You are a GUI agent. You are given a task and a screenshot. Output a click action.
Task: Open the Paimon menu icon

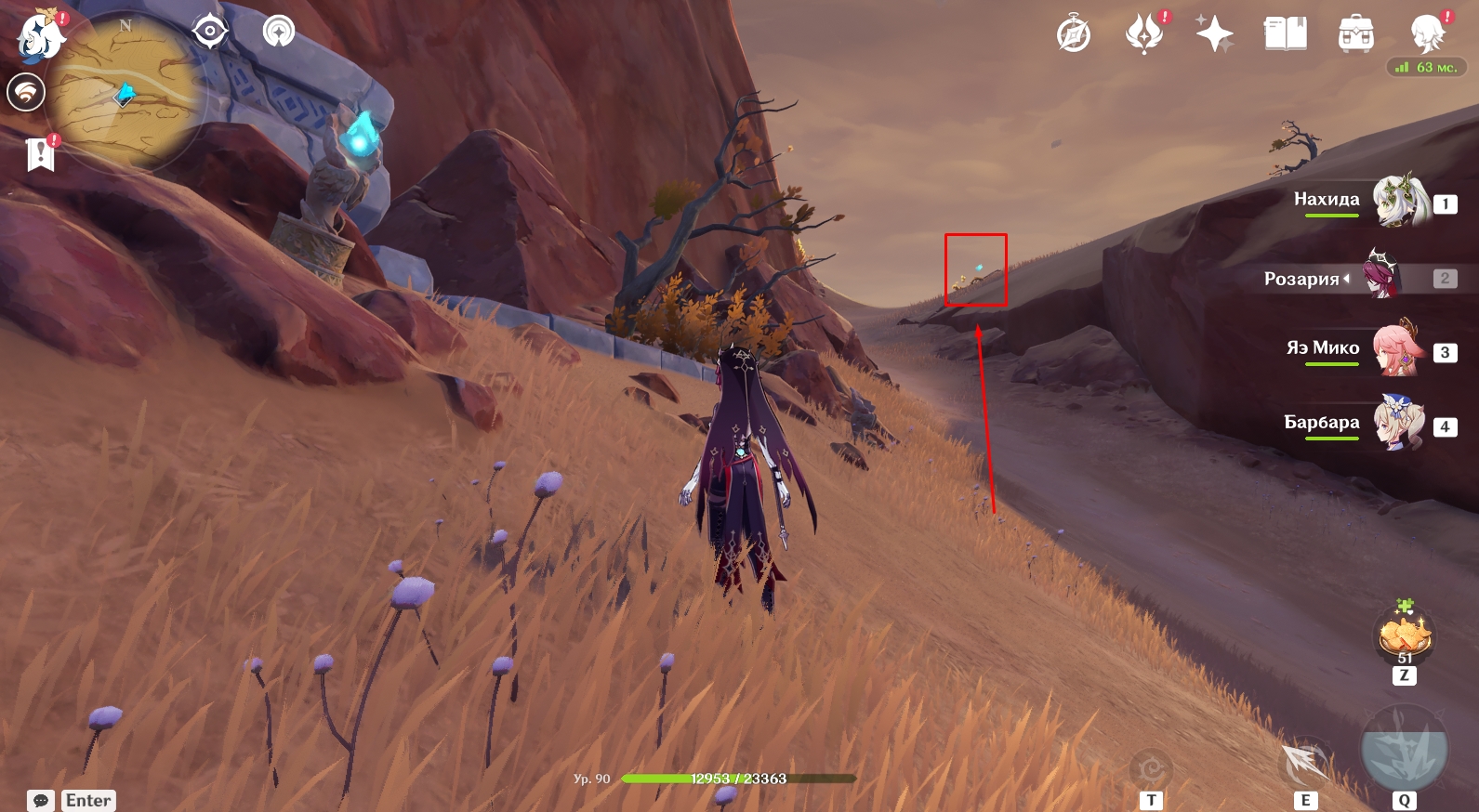(39, 35)
